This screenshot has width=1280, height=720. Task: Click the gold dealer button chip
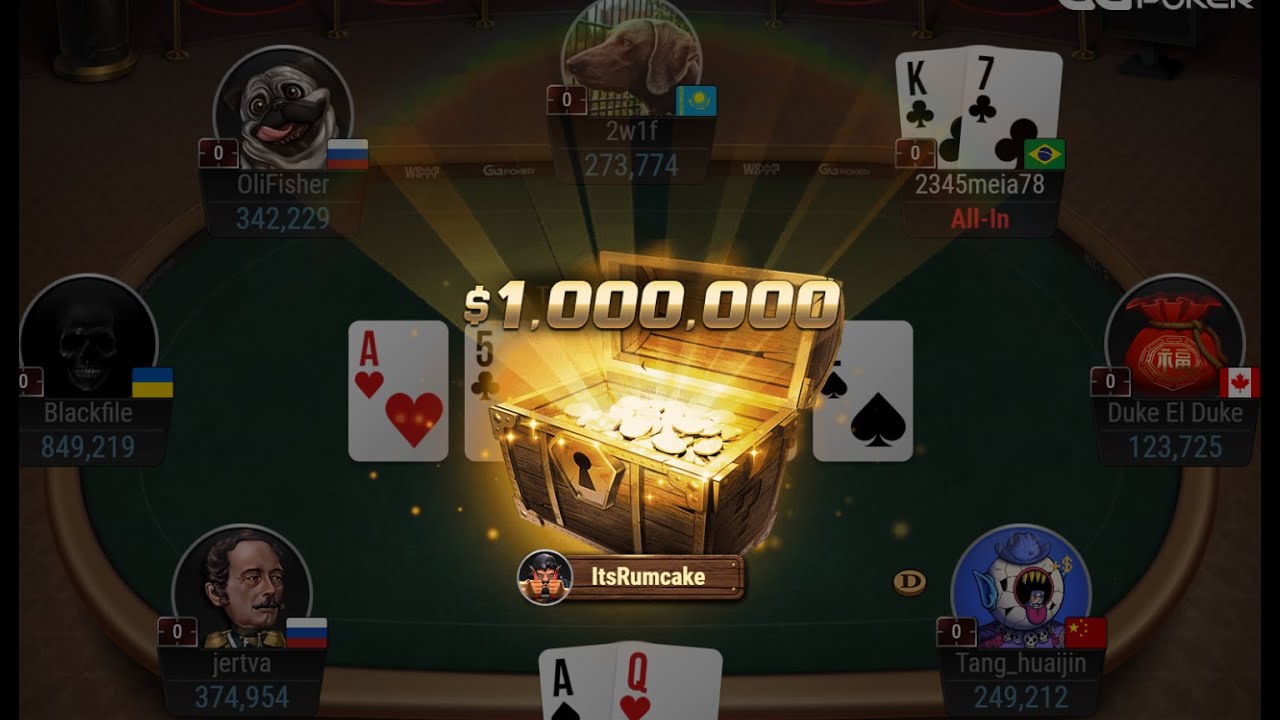(909, 582)
